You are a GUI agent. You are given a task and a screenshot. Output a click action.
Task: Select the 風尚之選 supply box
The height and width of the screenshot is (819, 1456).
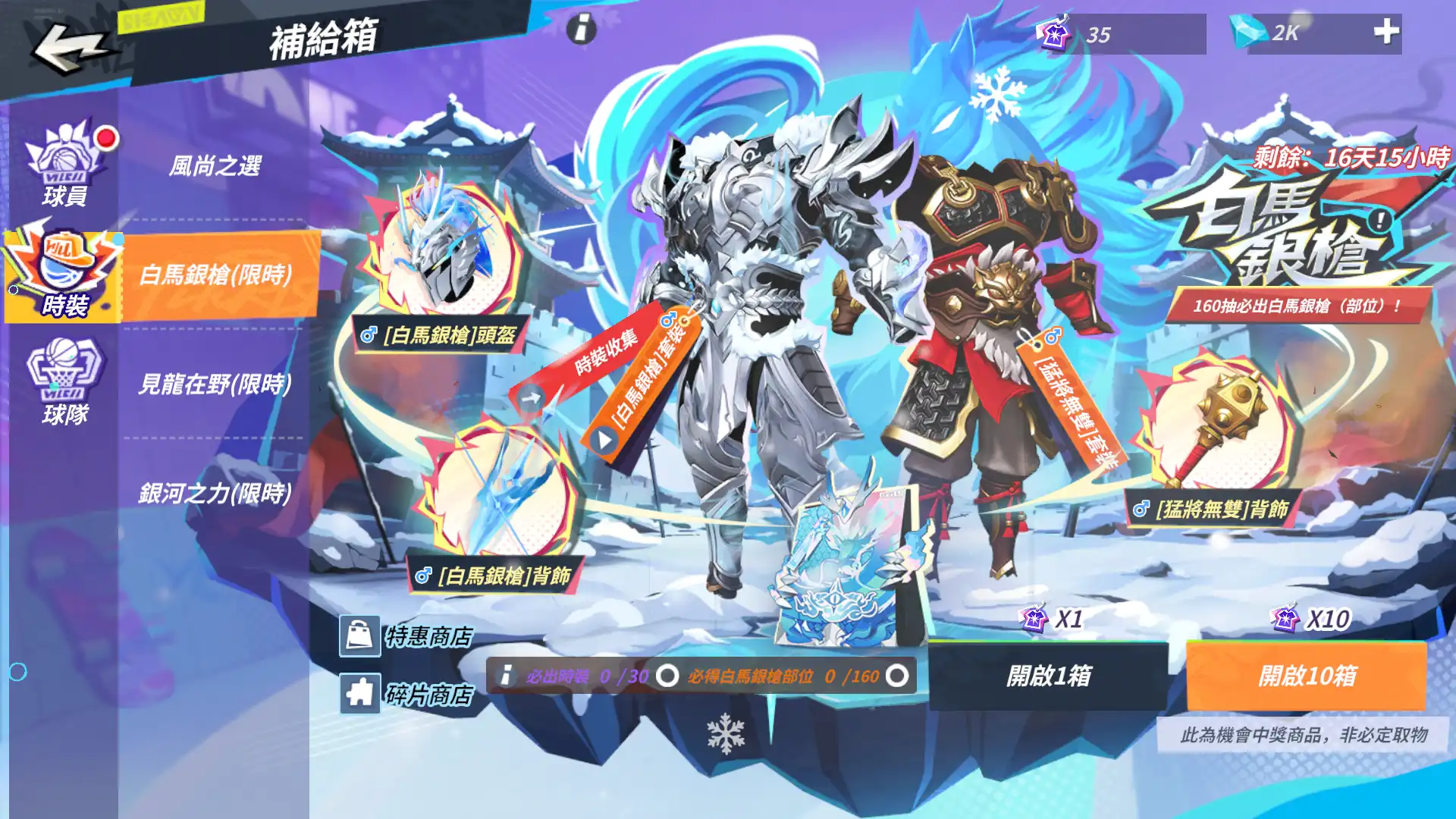click(x=215, y=165)
